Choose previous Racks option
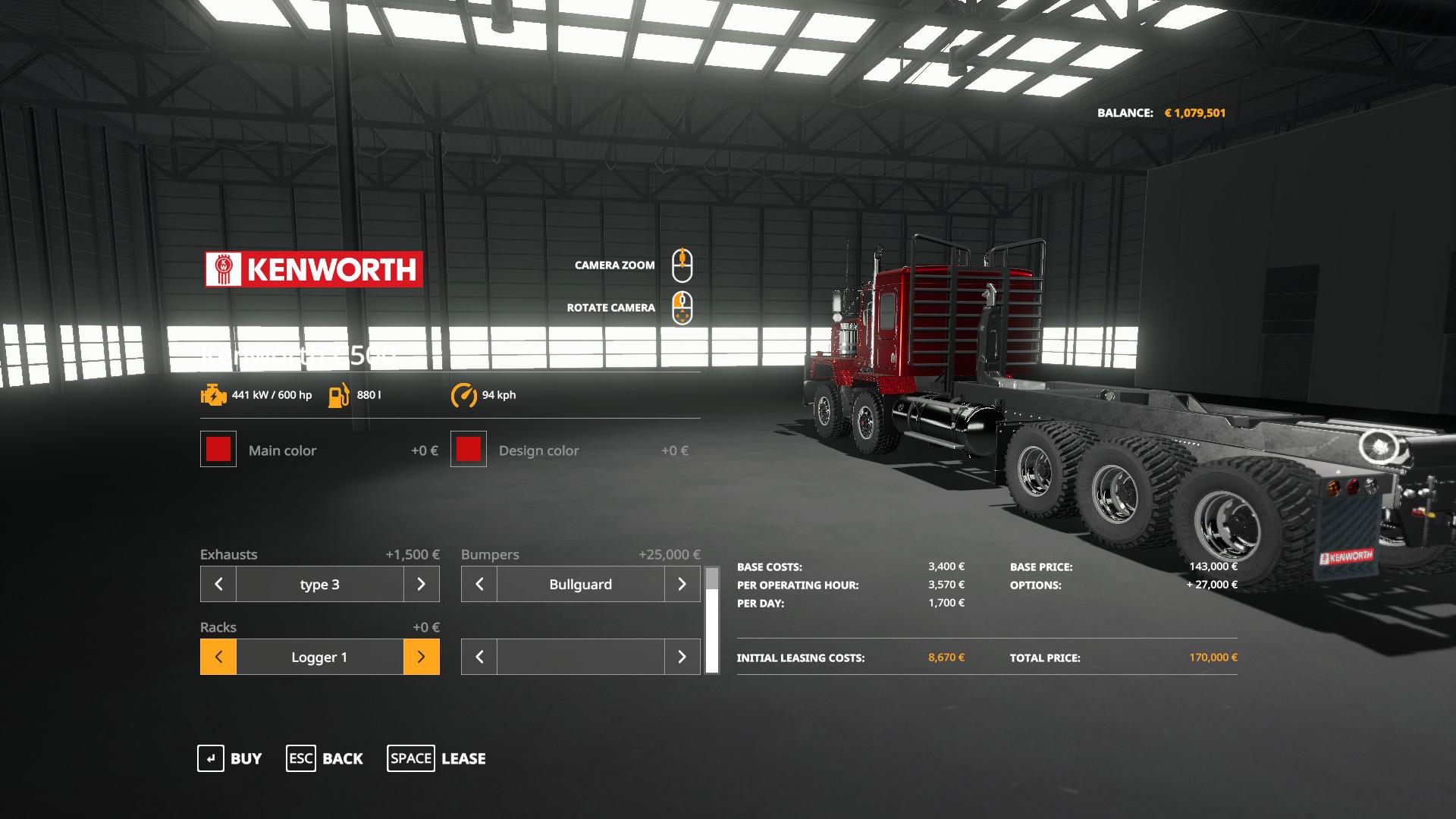The width and height of the screenshot is (1456, 819). [x=218, y=657]
